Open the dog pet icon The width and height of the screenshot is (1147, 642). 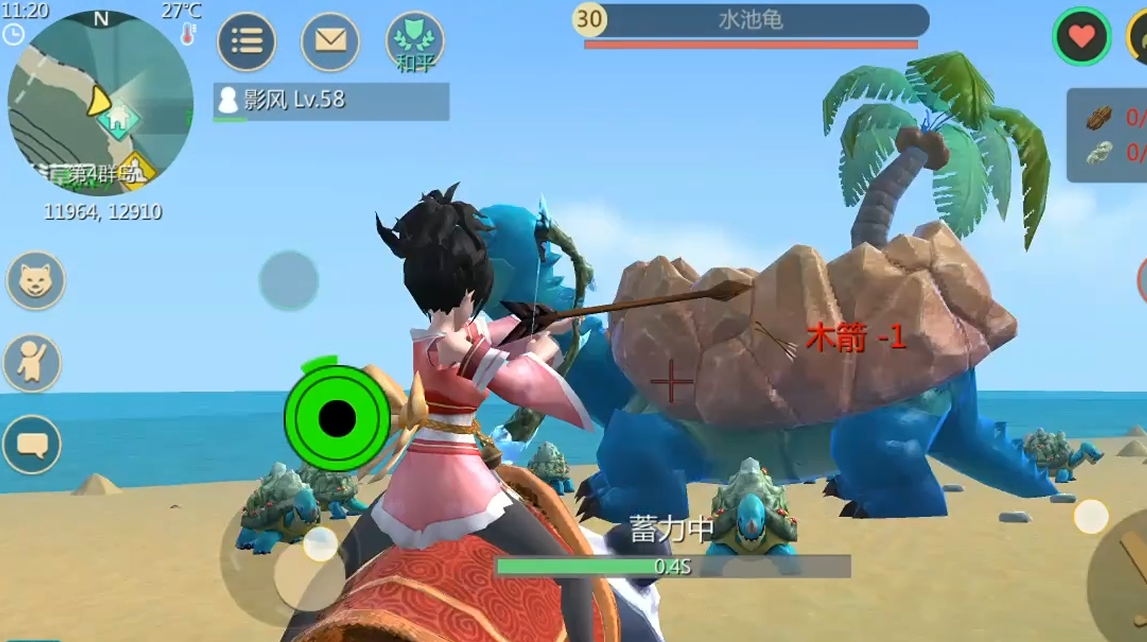[x=36, y=280]
